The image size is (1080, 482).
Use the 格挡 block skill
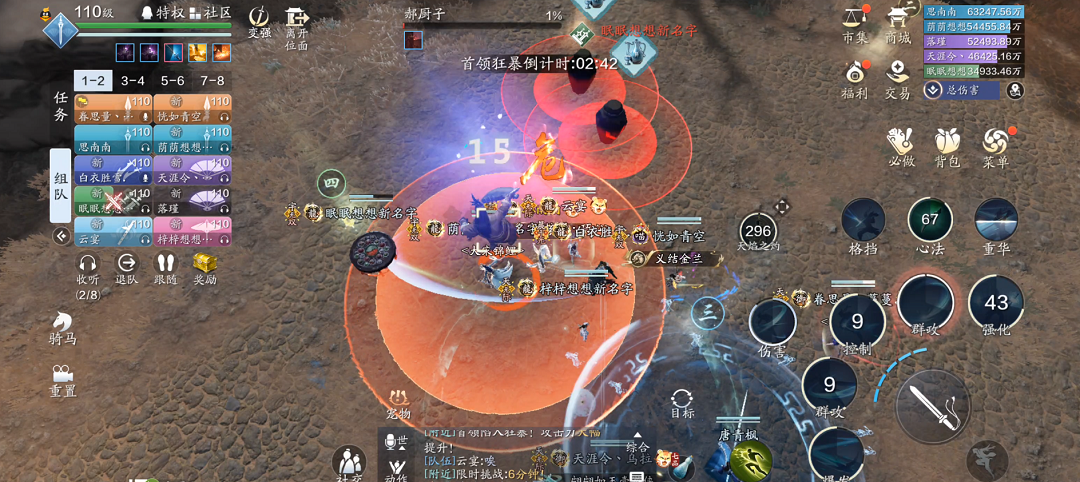862,225
